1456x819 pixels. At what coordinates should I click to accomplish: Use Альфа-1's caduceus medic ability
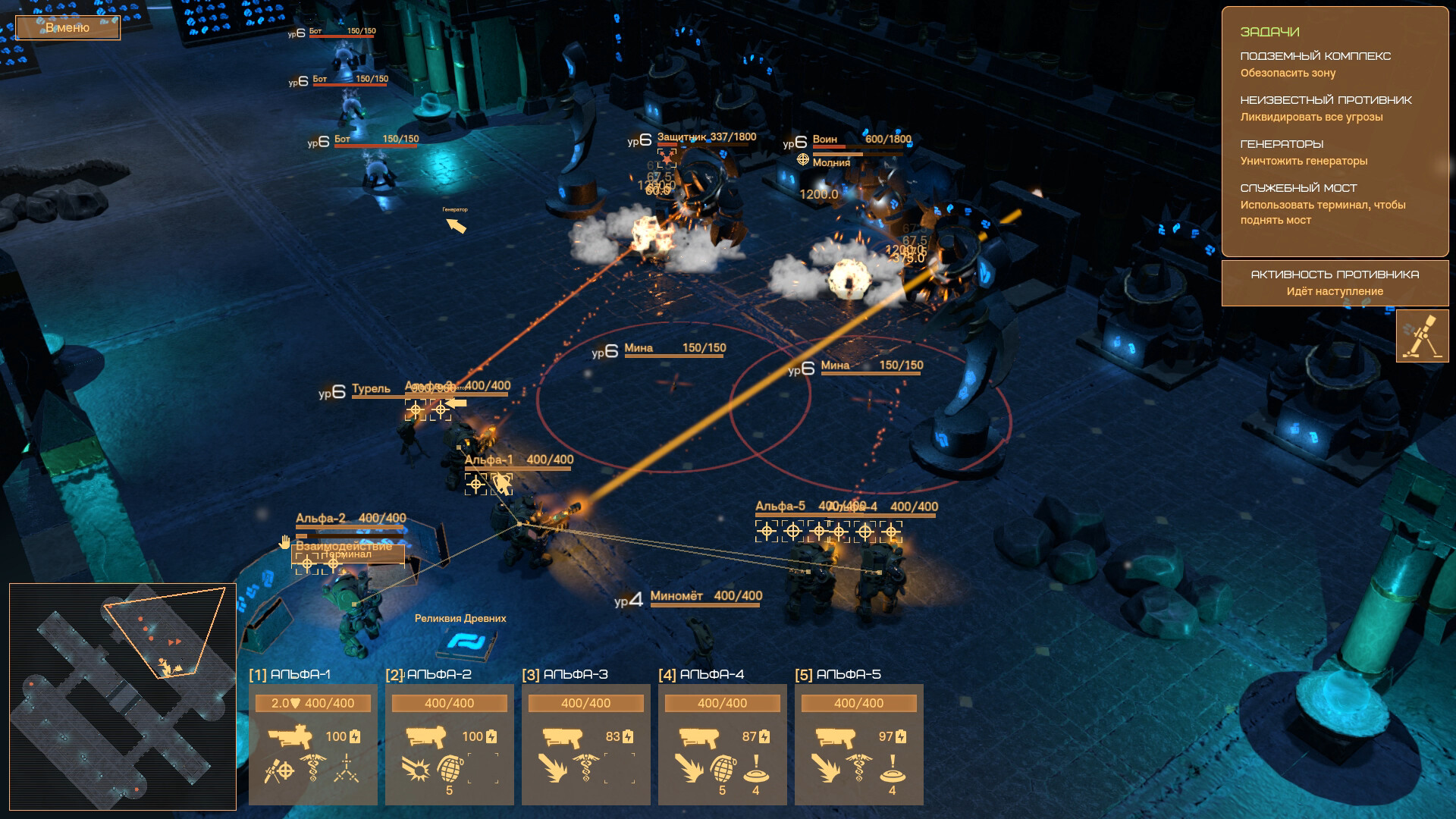pos(312,768)
